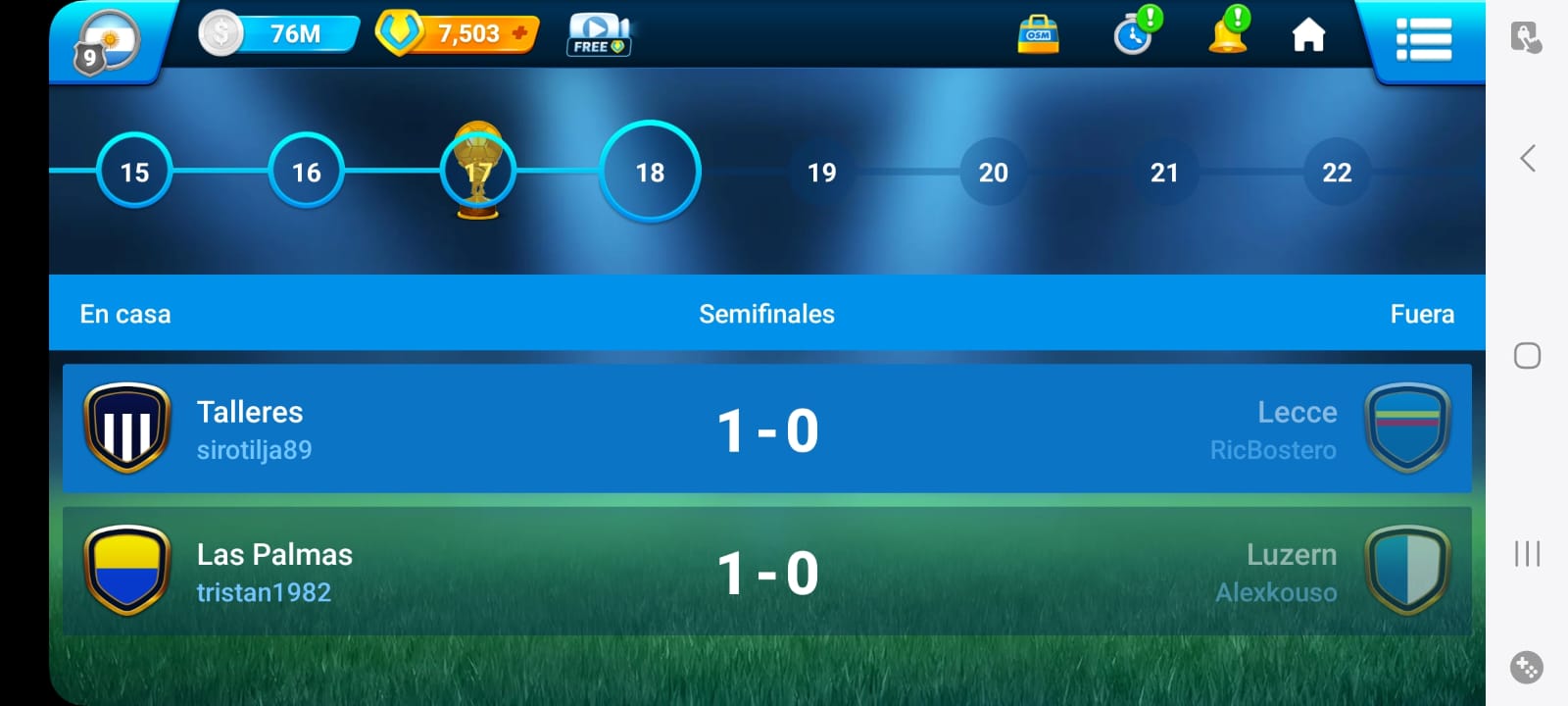The height and width of the screenshot is (706, 1568).
Task: Open the manager profile avatar badge
Action: point(108,41)
